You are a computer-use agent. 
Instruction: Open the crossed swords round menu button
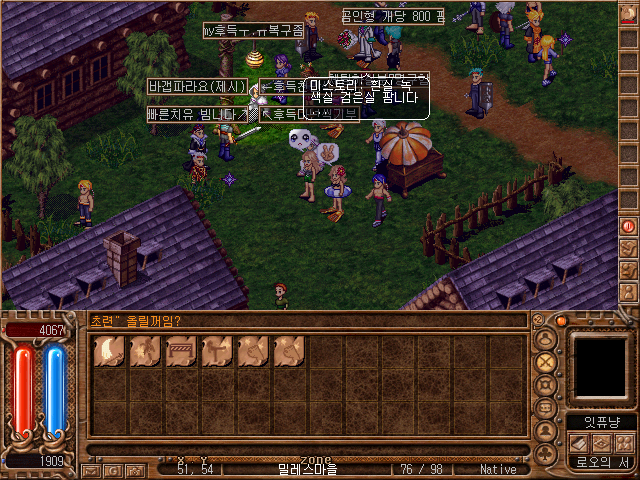click(546, 362)
